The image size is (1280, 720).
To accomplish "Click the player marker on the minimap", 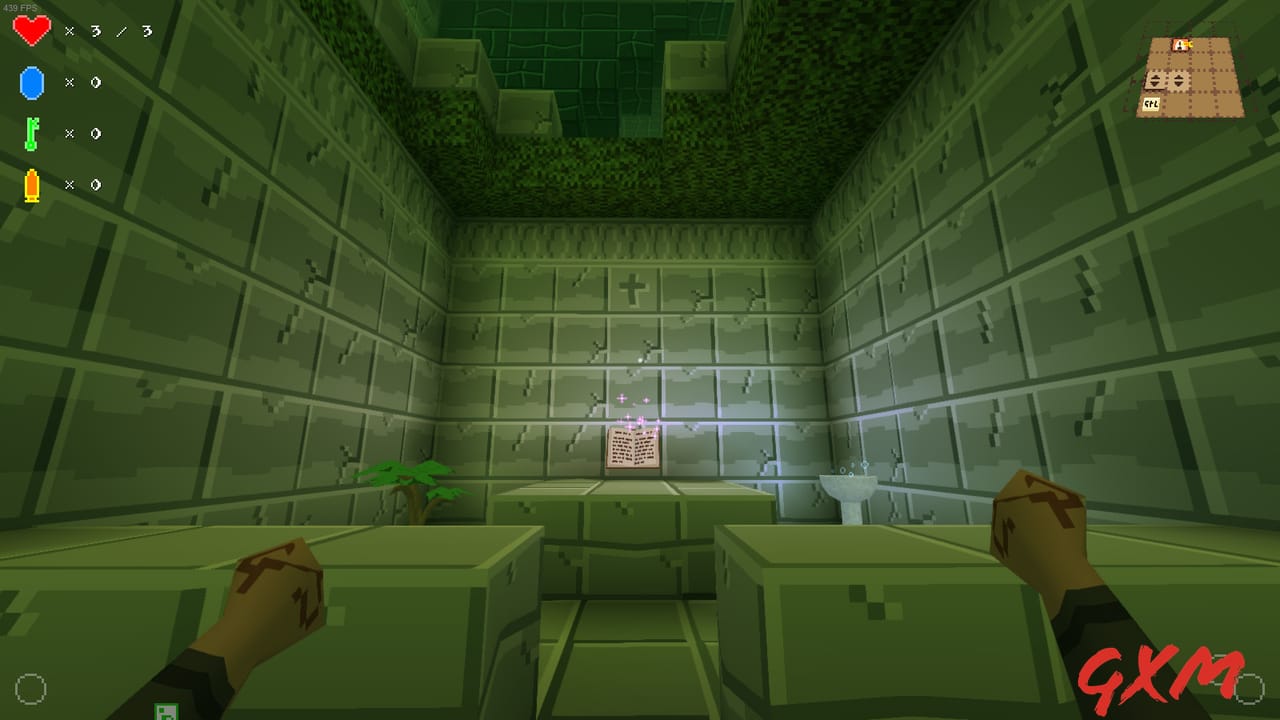I will (x=1179, y=45).
